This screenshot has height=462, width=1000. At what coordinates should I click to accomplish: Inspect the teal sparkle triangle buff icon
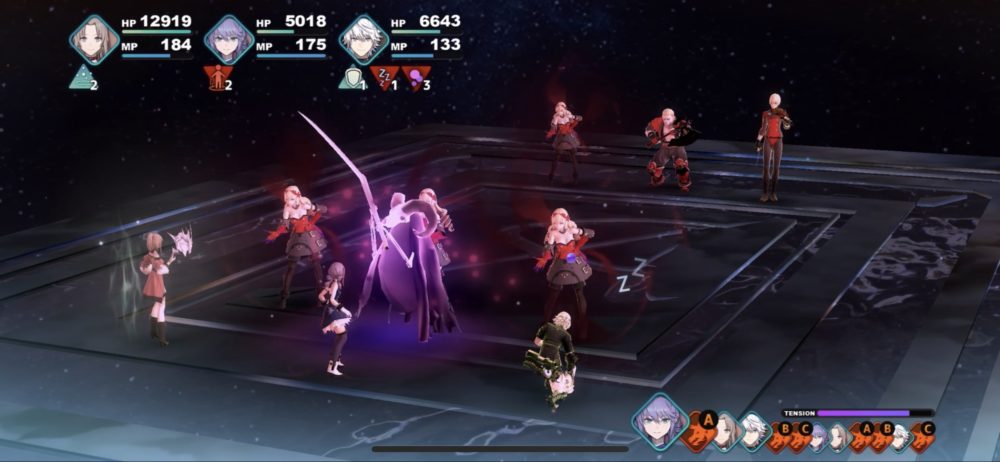81,77
